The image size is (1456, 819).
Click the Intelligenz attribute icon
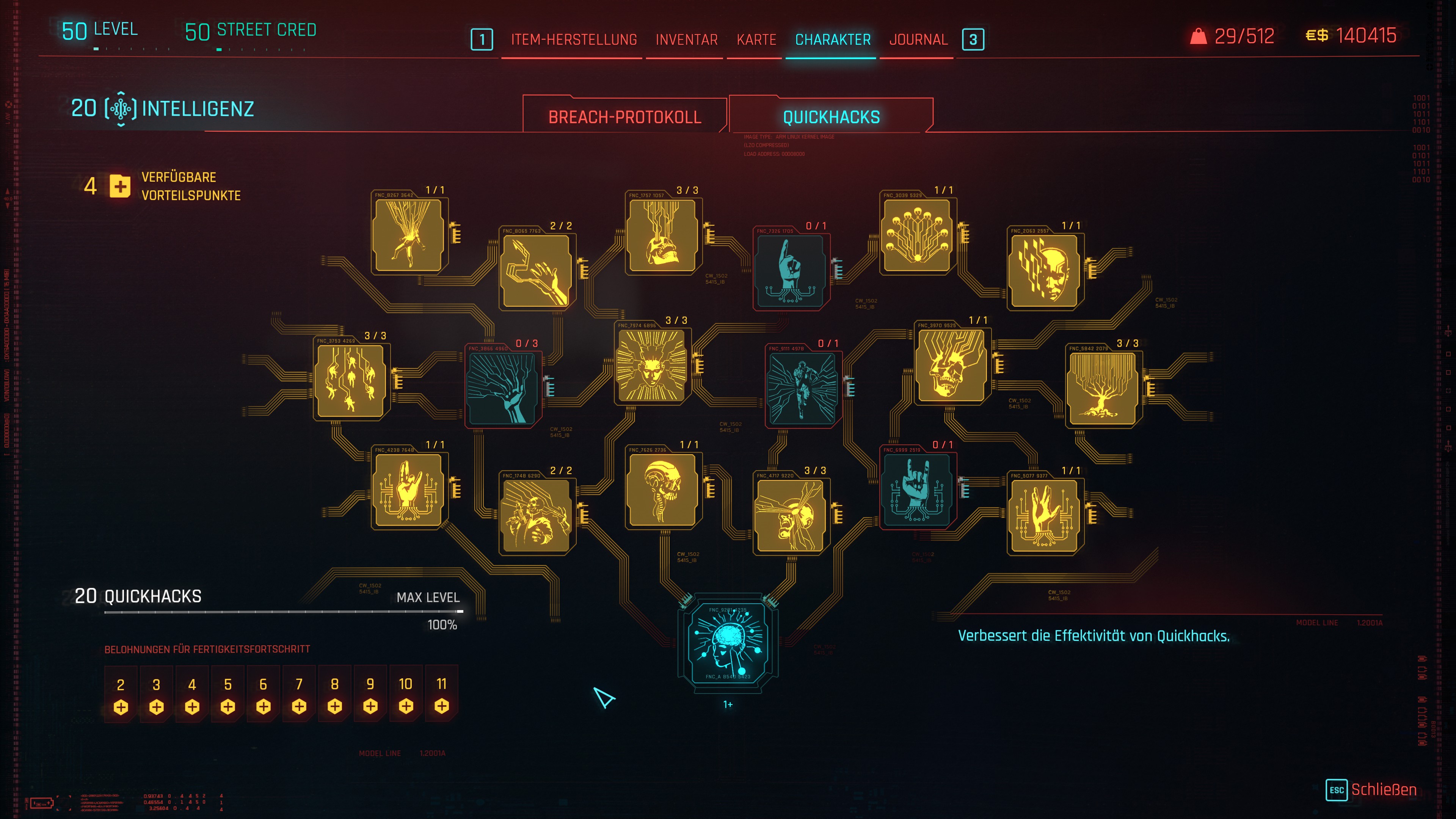[121, 108]
